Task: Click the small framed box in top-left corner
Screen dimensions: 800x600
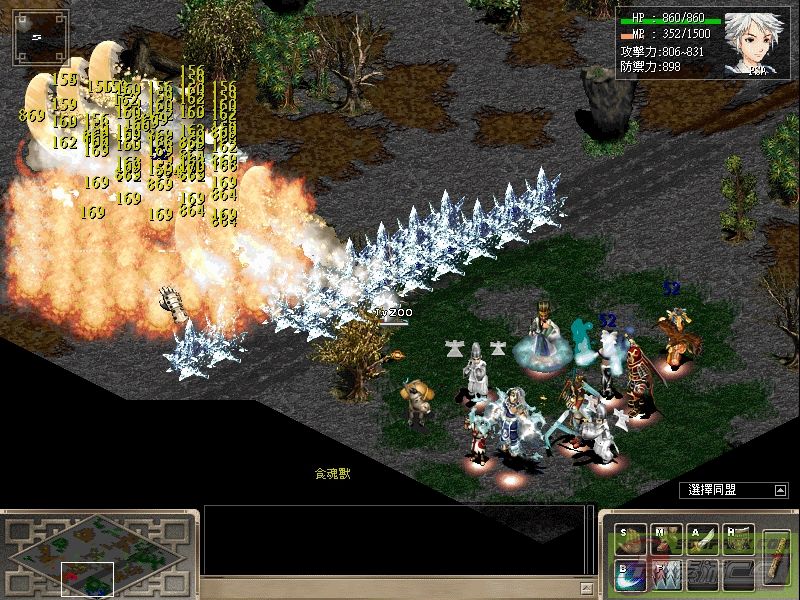Action: pos(41,38)
